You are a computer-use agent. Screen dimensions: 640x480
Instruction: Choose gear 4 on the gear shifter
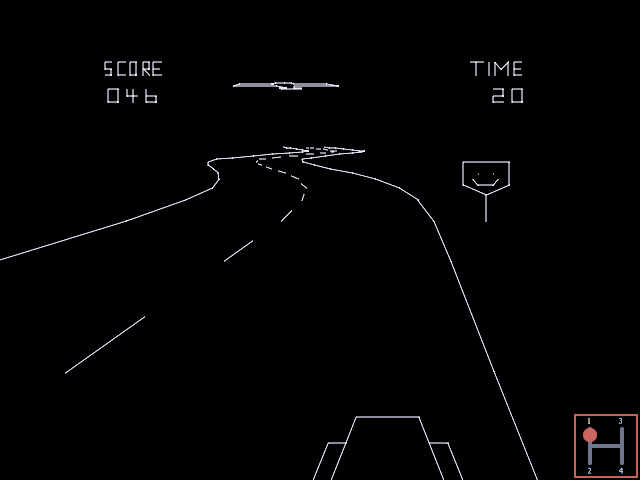click(x=621, y=463)
